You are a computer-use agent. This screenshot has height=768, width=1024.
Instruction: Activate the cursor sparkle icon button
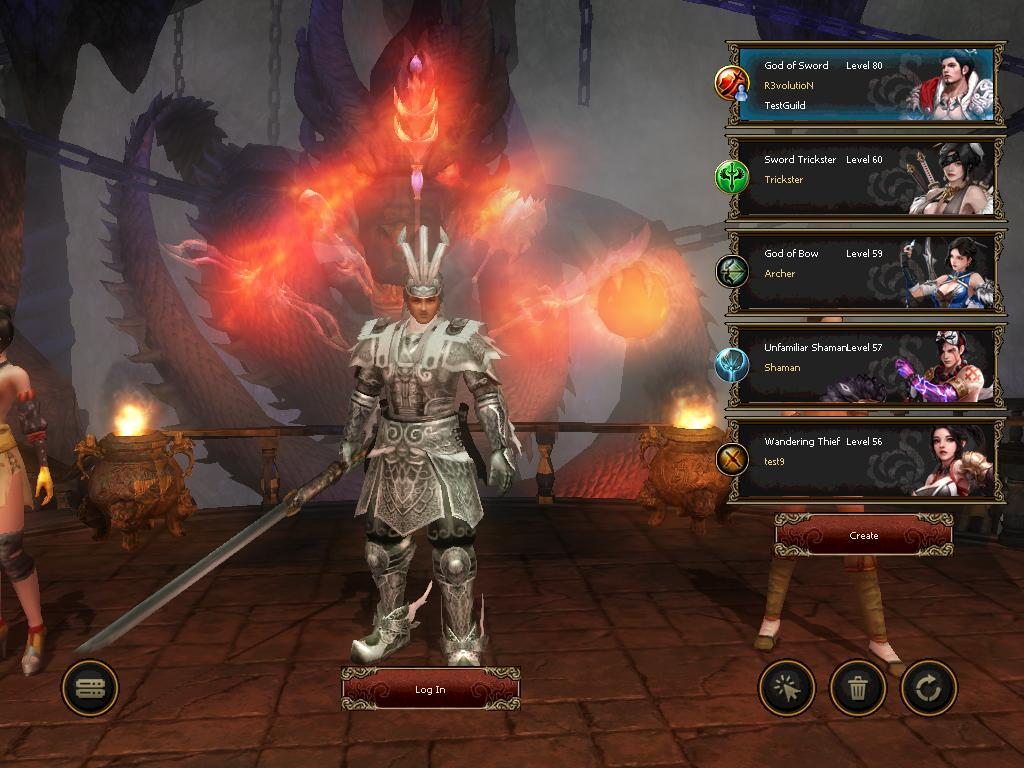(x=787, y=688)
